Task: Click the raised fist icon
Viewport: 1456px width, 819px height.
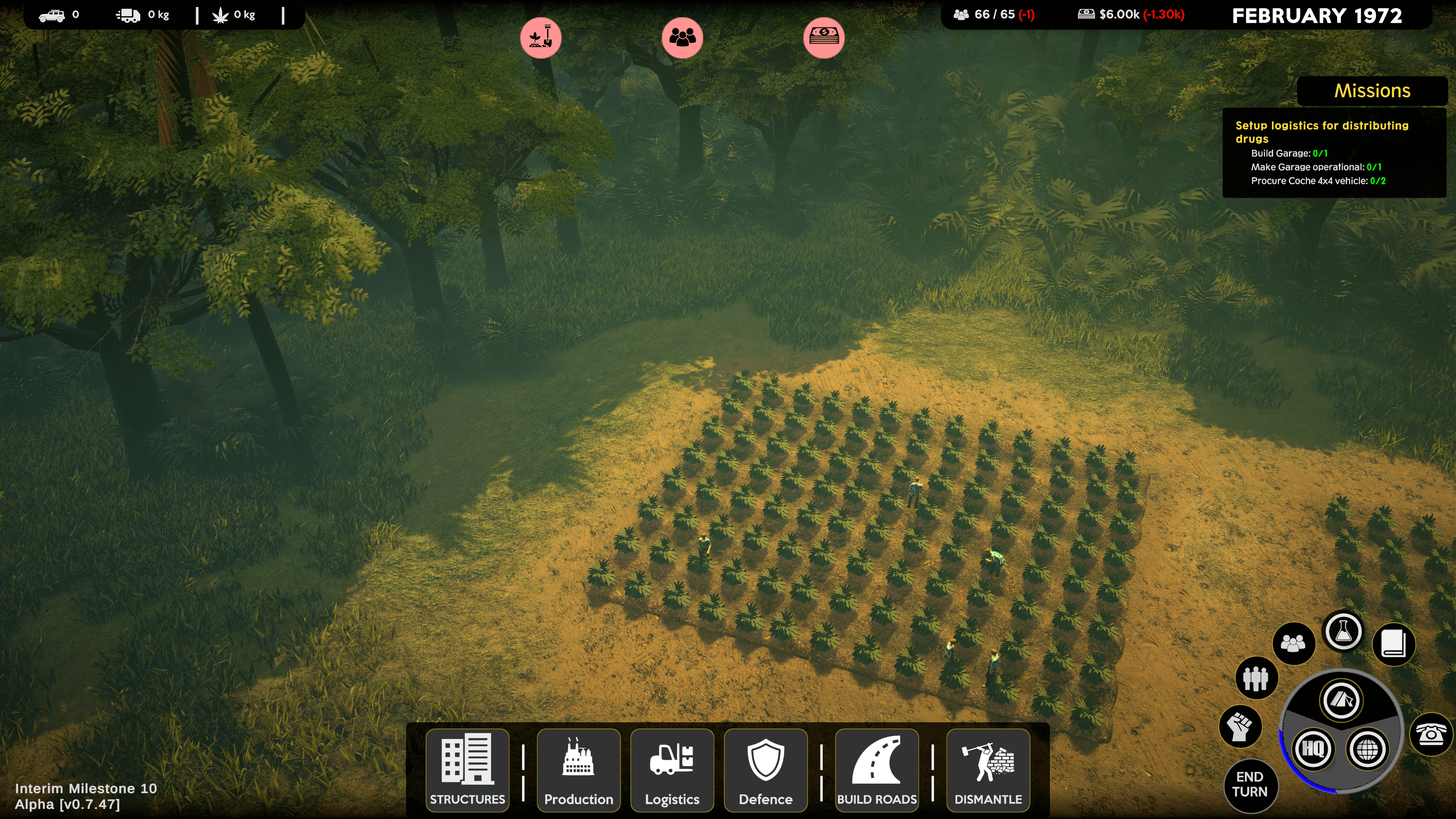Action: click(1240, 726)
